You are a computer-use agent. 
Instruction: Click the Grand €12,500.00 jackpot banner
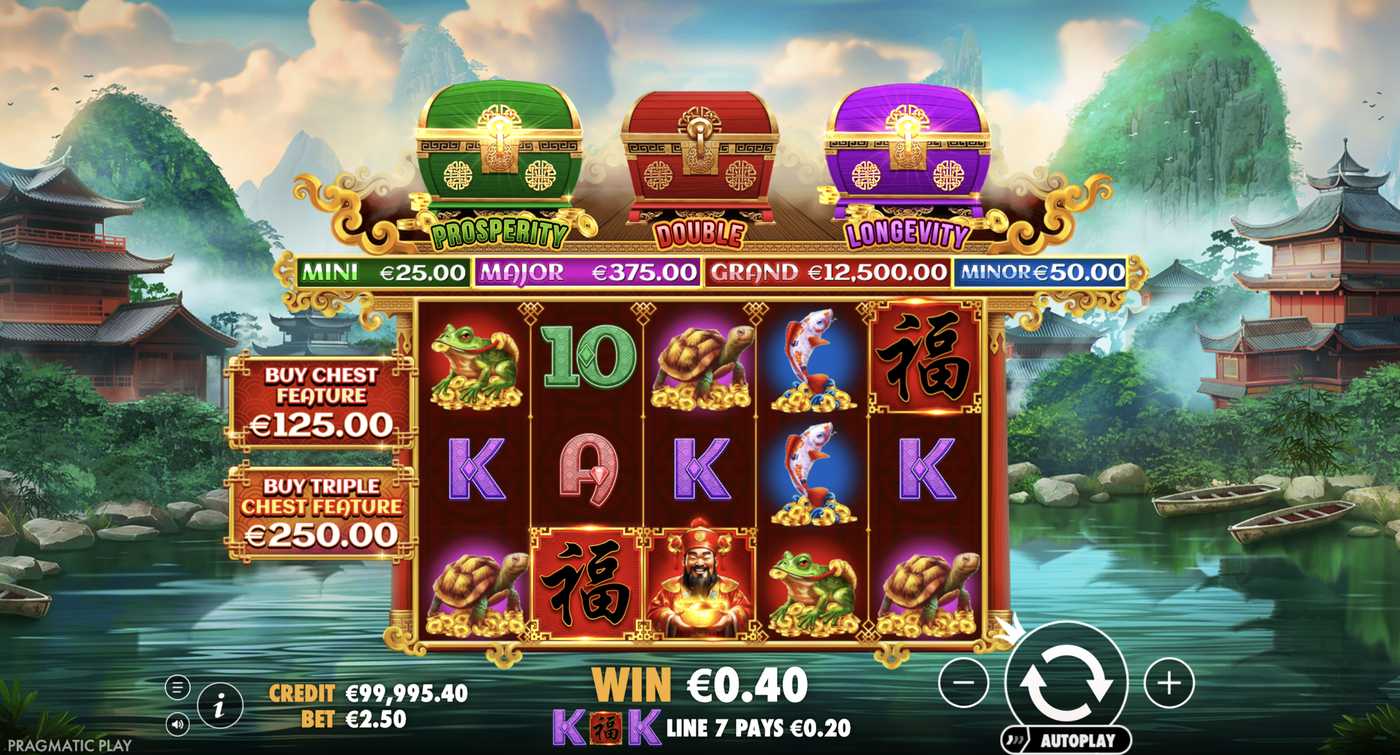point(828,271)
